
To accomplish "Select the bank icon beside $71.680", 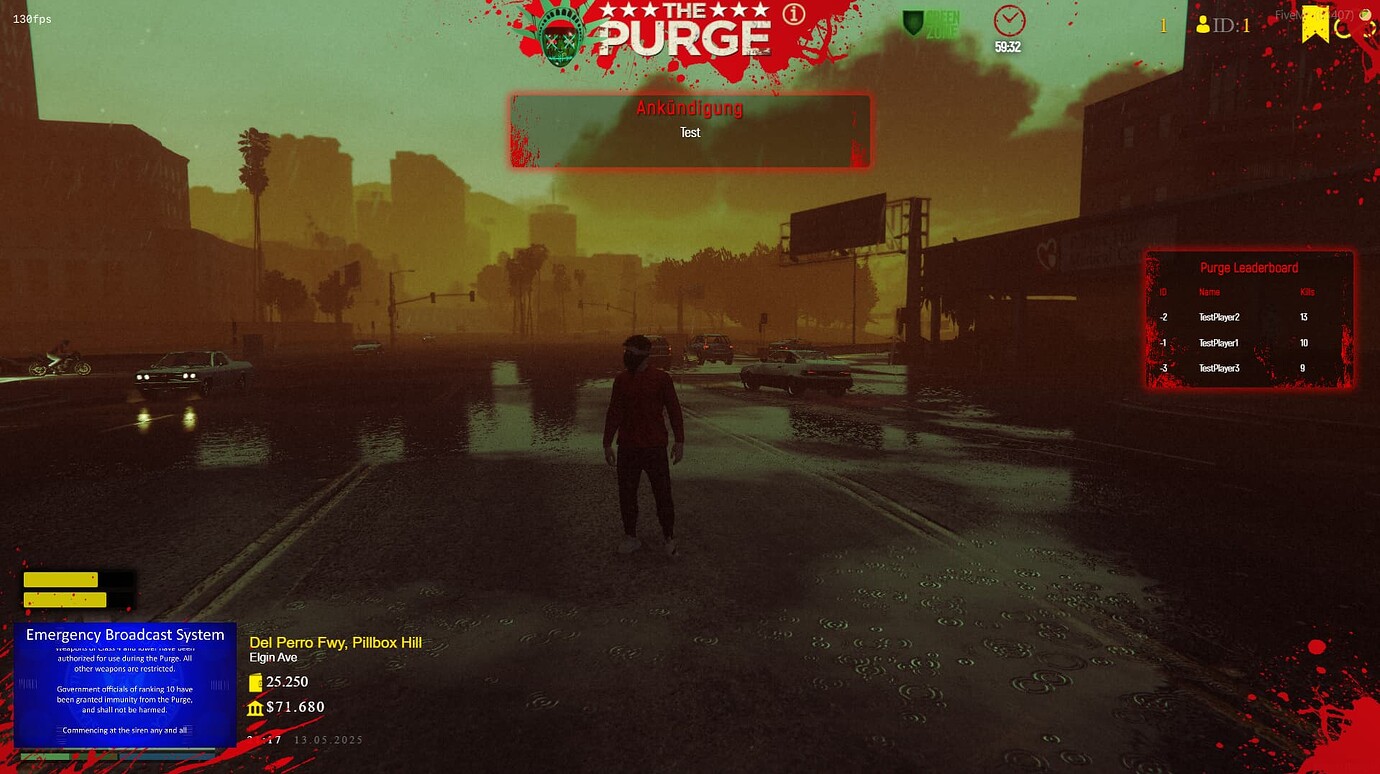I will point(255,707).
